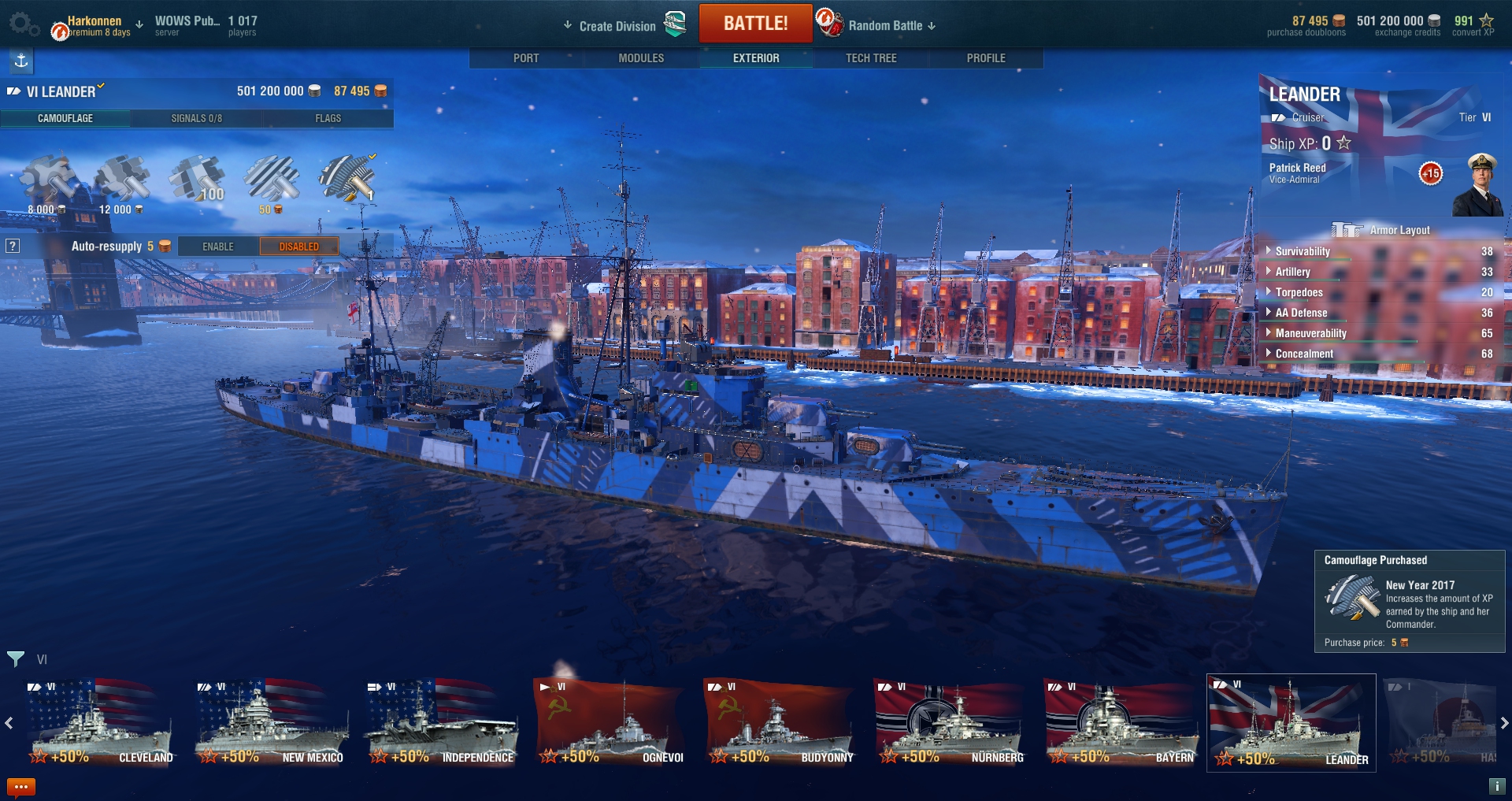Open the Modules tab

641,58
